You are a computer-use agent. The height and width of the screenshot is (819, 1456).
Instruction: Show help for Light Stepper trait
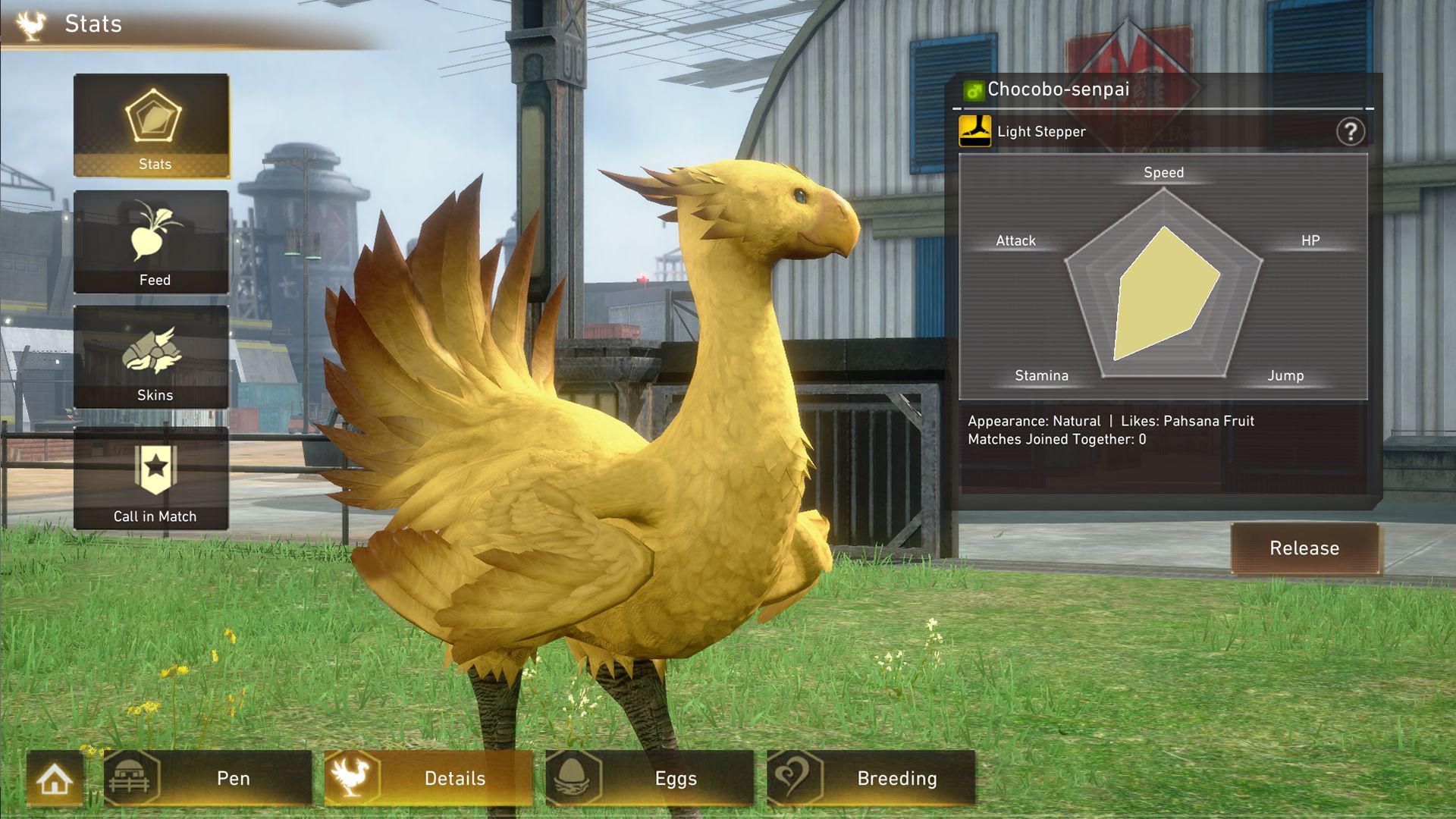[x=1350, y=132]
